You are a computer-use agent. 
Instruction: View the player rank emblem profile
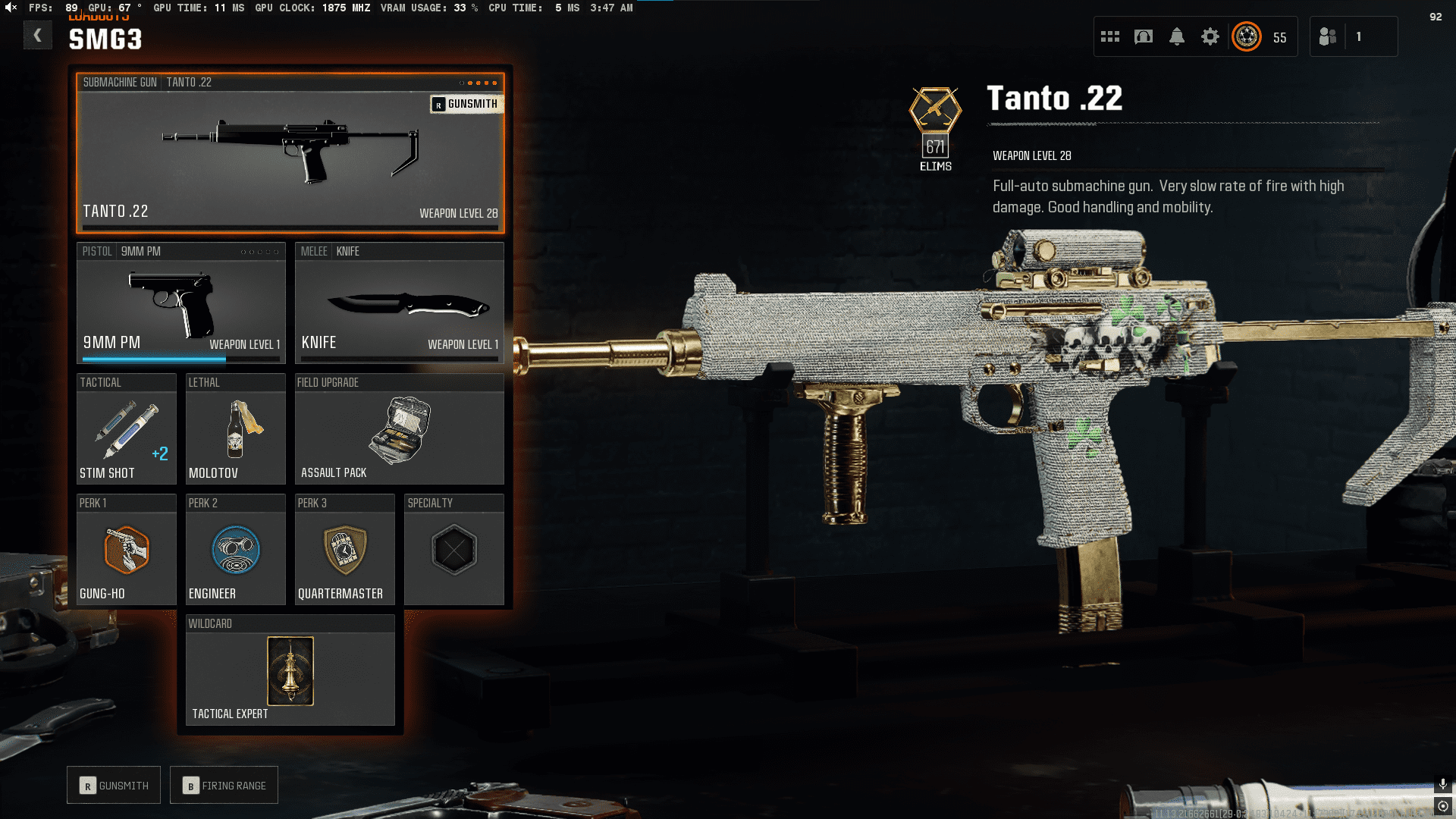(x=1247, y=36)
